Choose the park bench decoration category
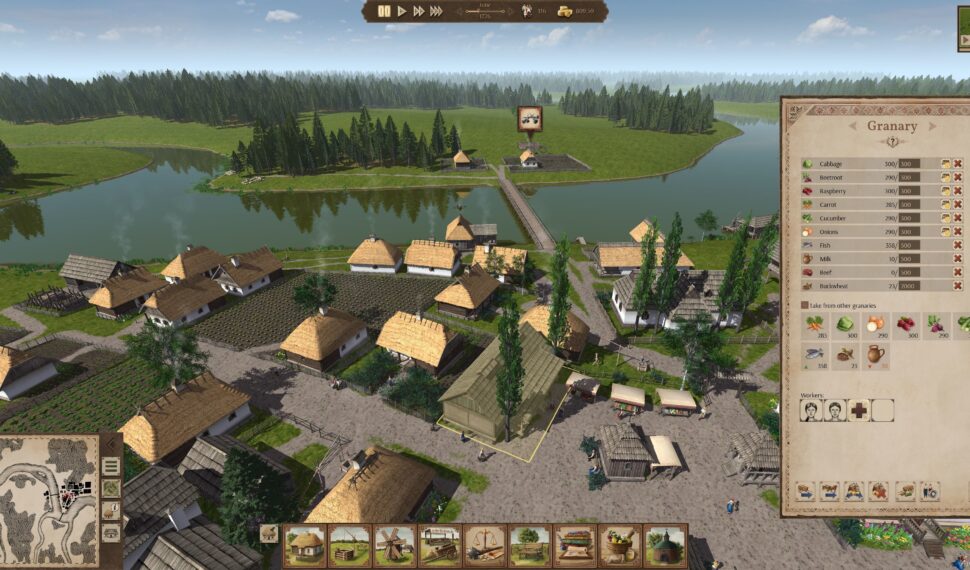Viewport: 970px width, 570px height. (530, 545)
